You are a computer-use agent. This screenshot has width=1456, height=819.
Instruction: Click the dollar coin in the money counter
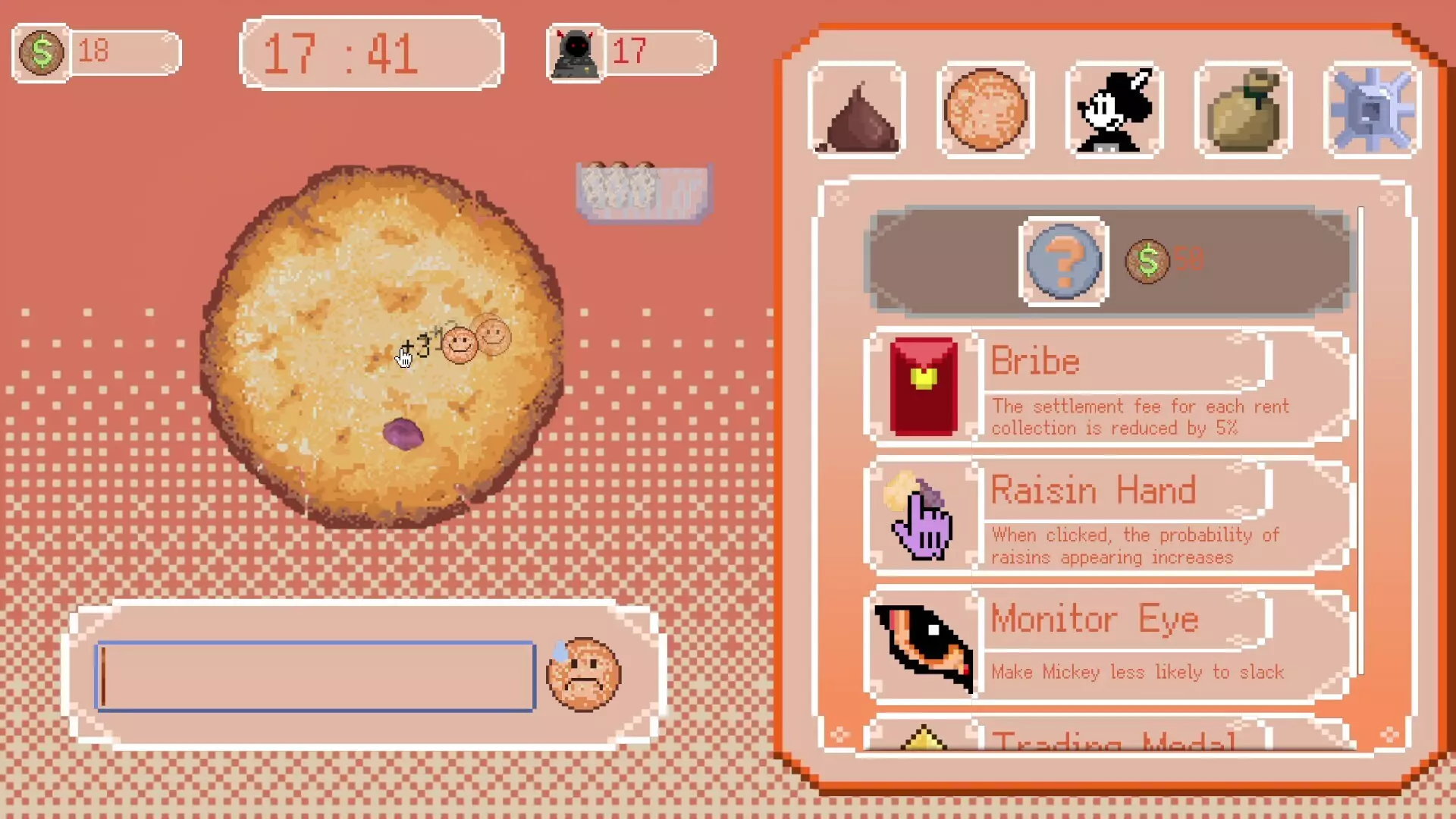coord(42,52)
